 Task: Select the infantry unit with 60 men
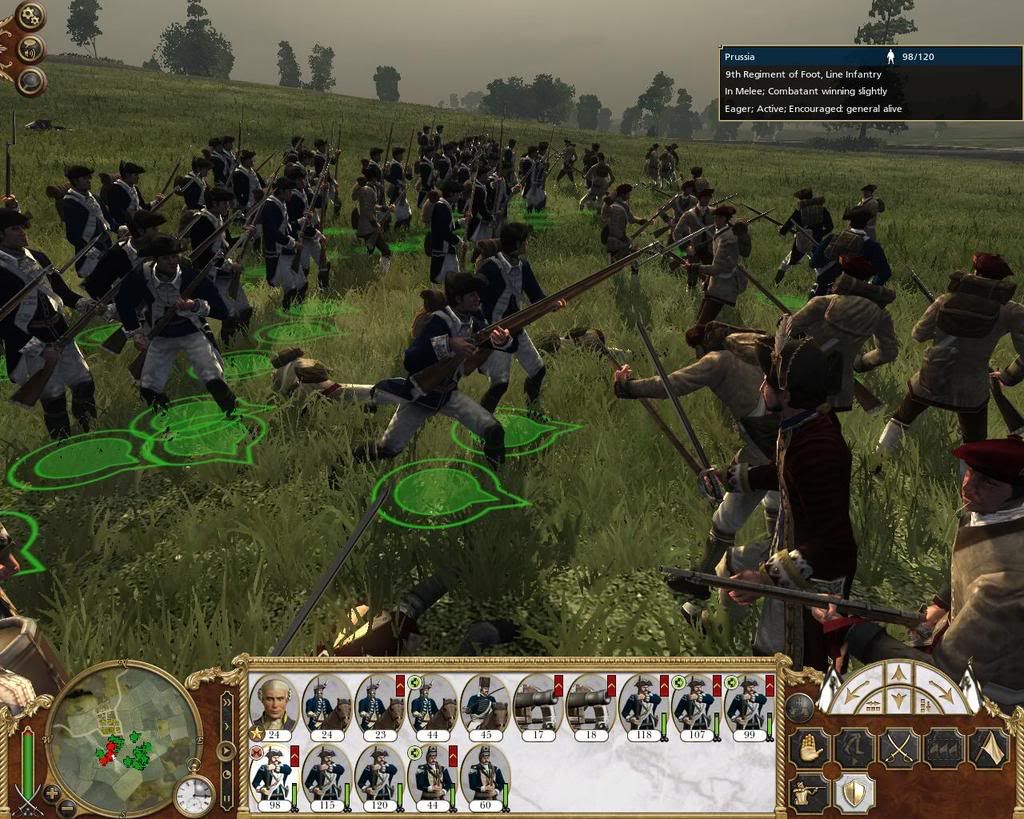click(x=485, y=774)
